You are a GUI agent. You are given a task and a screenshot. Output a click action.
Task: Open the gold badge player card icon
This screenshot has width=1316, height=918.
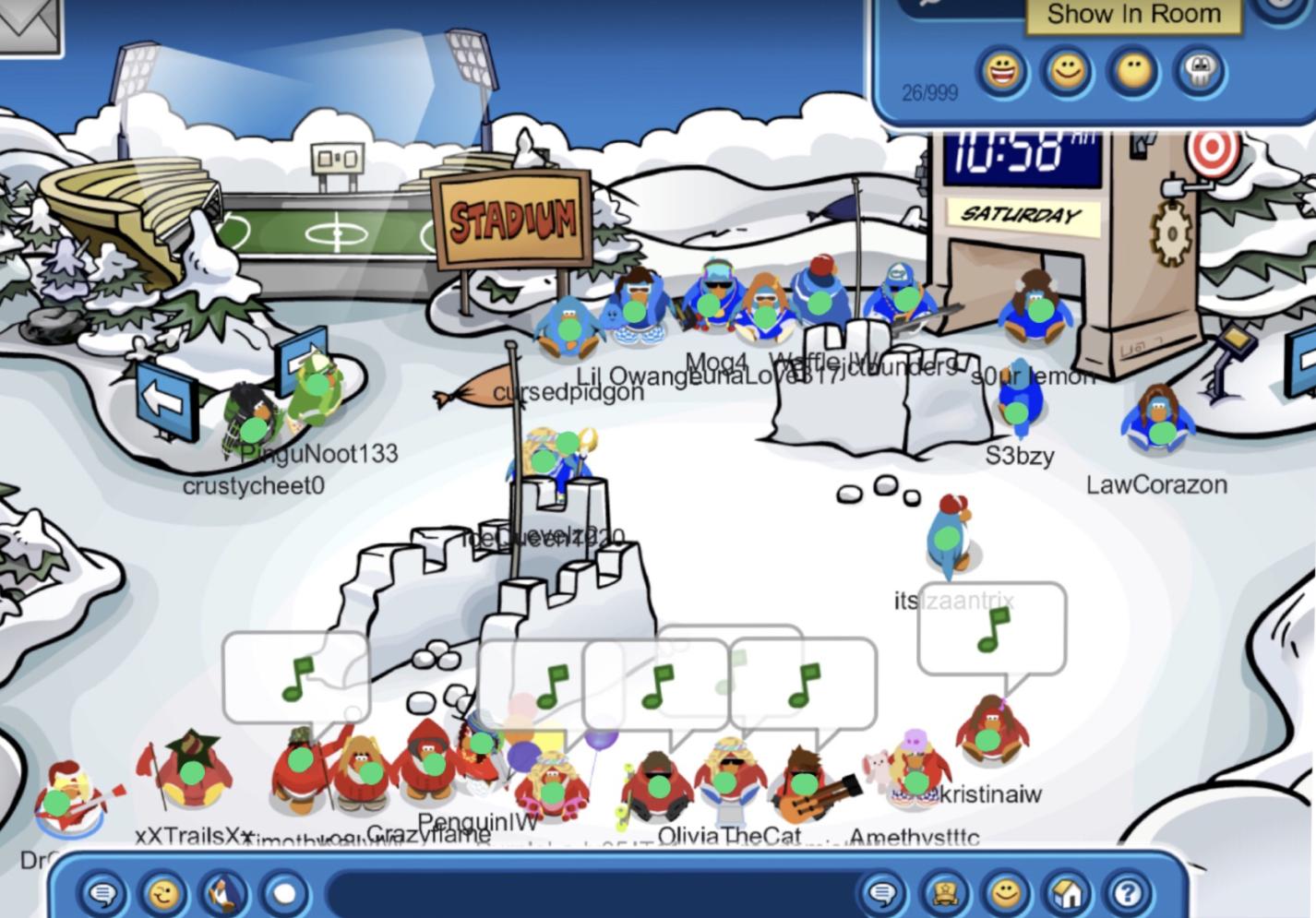tap(944, 893)
